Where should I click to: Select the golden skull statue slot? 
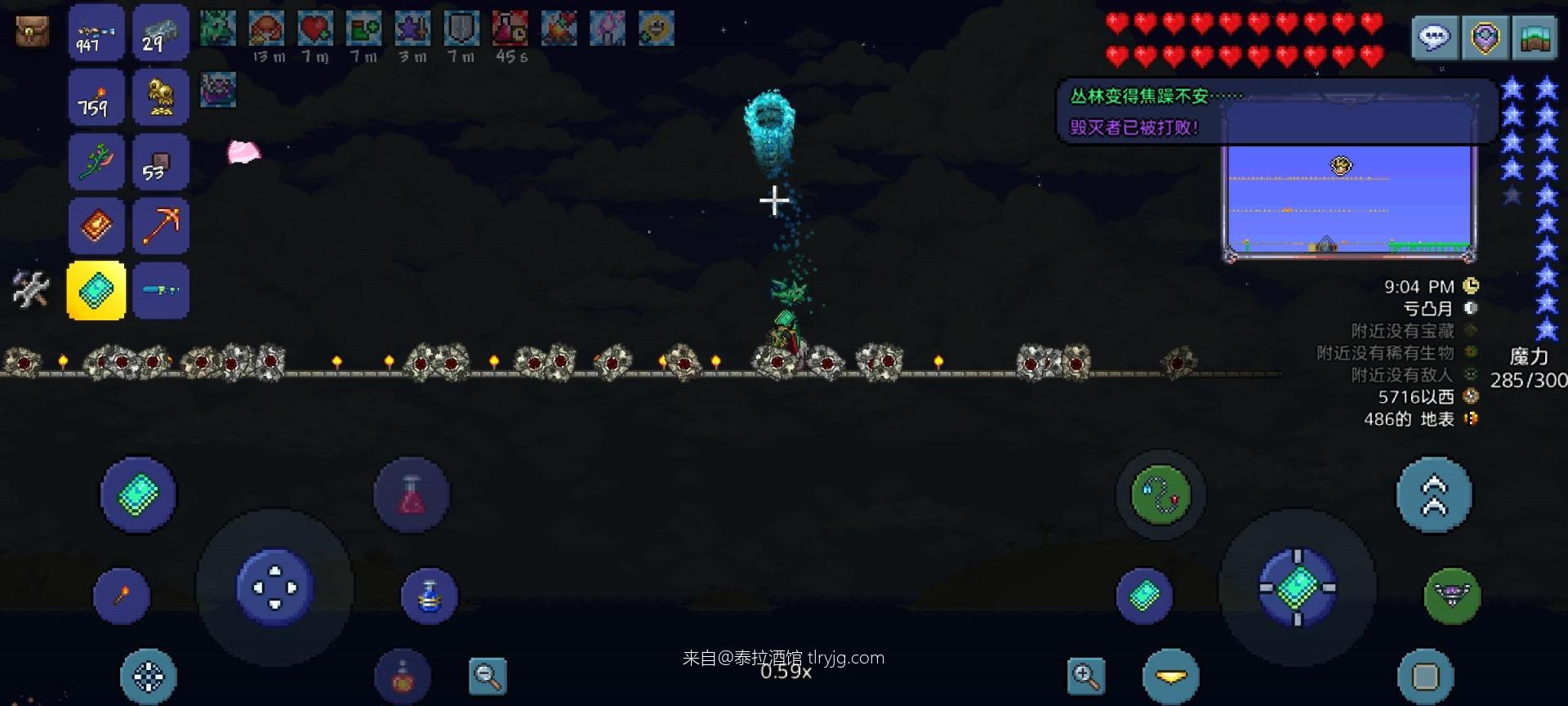click(161, 97)
